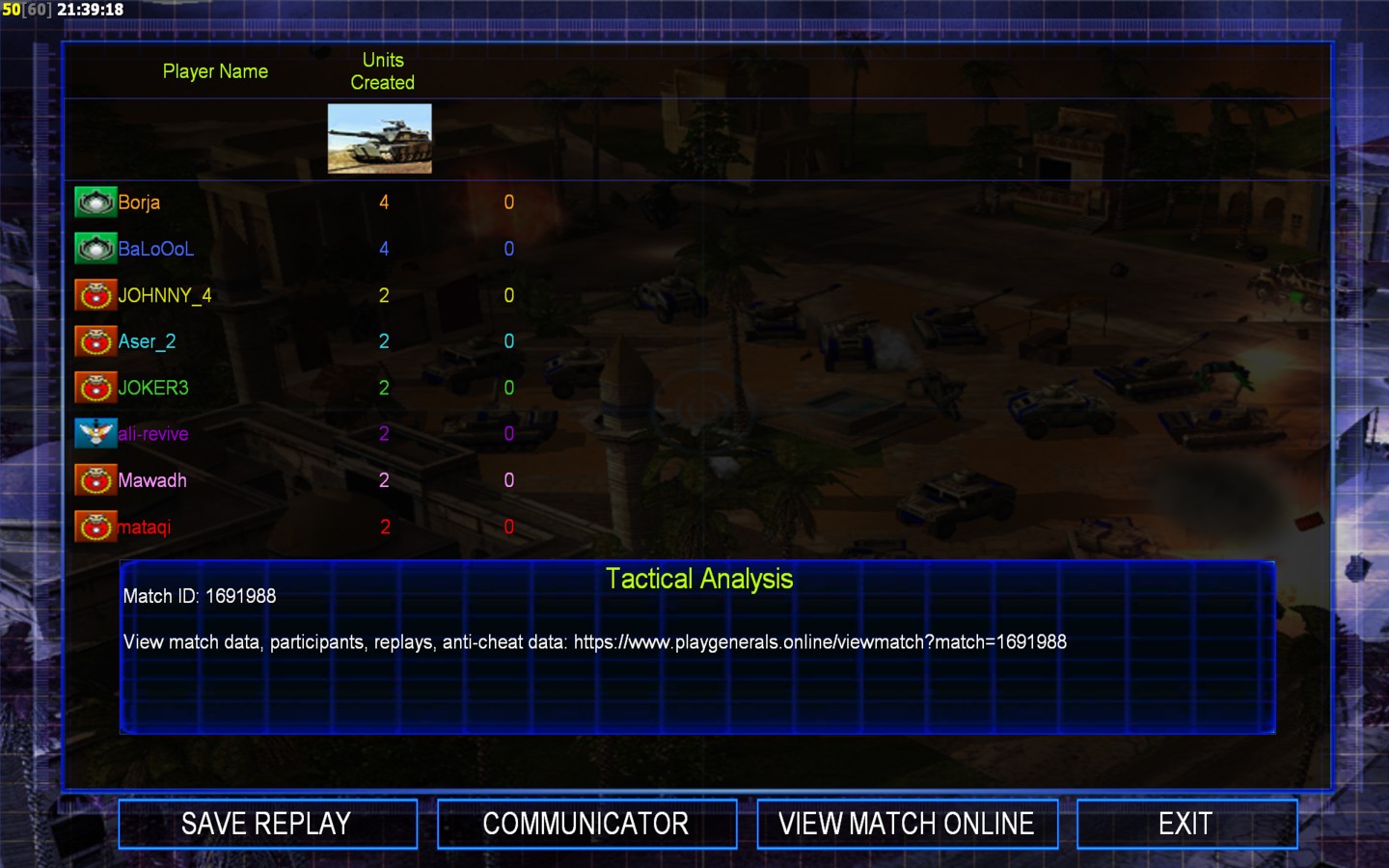Click the tank Units Created thumbnail
1389x868 pixels.
tap(380, 139)
